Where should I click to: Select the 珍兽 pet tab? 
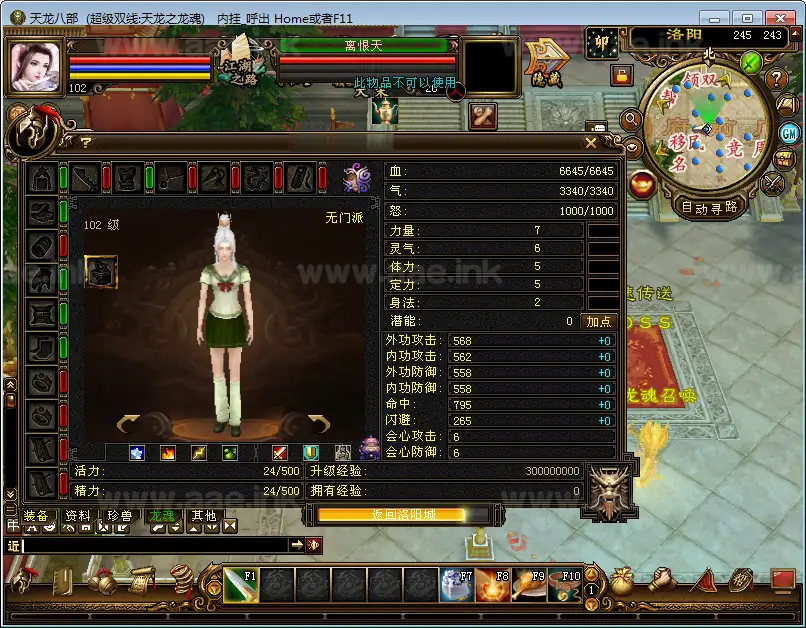pos(119,516)
